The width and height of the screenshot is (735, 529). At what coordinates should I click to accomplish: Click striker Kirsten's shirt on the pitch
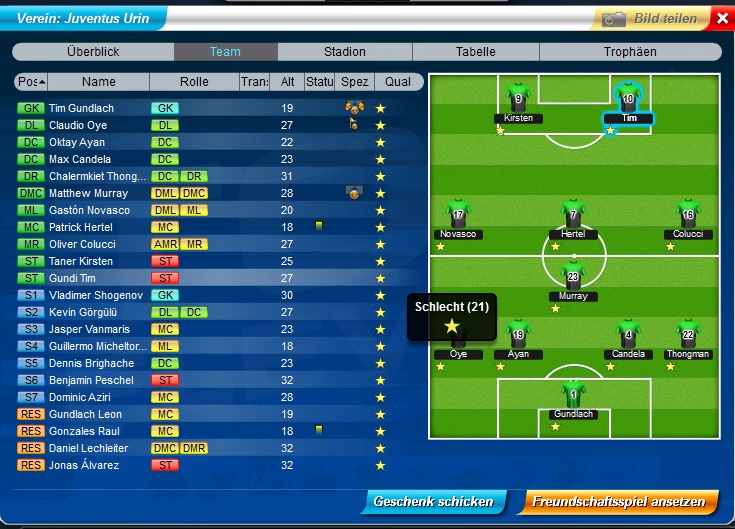(518, 99)
